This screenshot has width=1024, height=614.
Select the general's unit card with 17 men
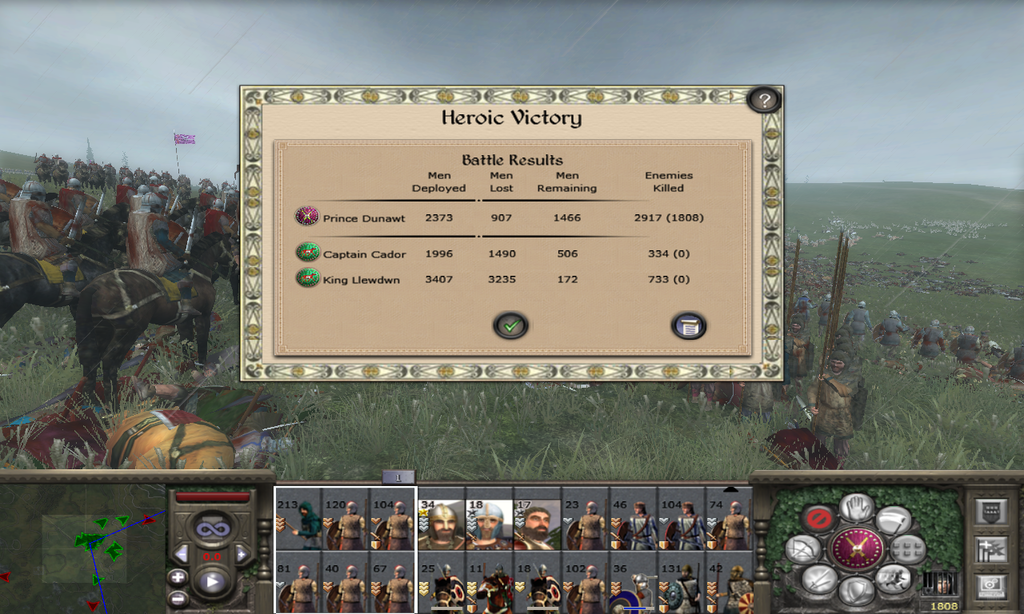[537, 525]
